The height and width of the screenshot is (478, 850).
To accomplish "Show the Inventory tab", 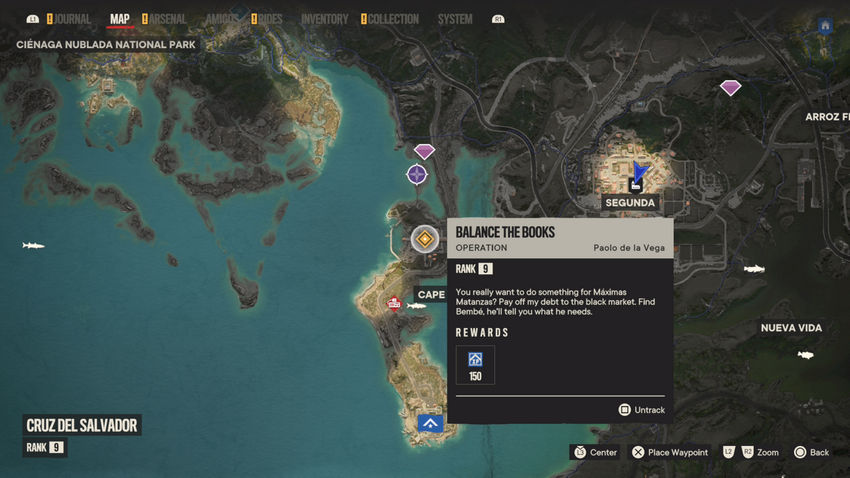I will click(x=324, y=19).
